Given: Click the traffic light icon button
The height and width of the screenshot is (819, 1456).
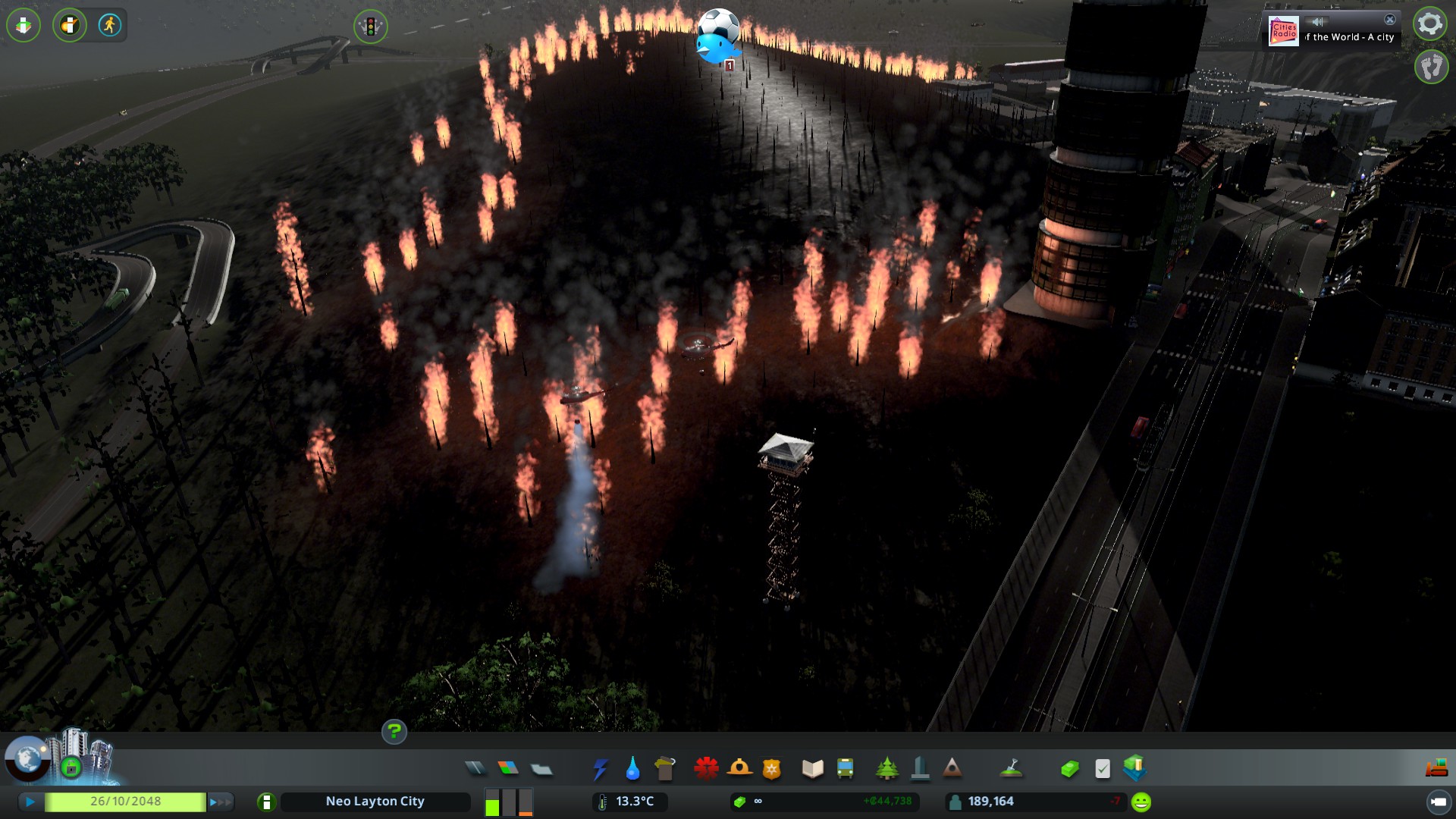Looking at the screenshot, I should click(x=370, y=27).
